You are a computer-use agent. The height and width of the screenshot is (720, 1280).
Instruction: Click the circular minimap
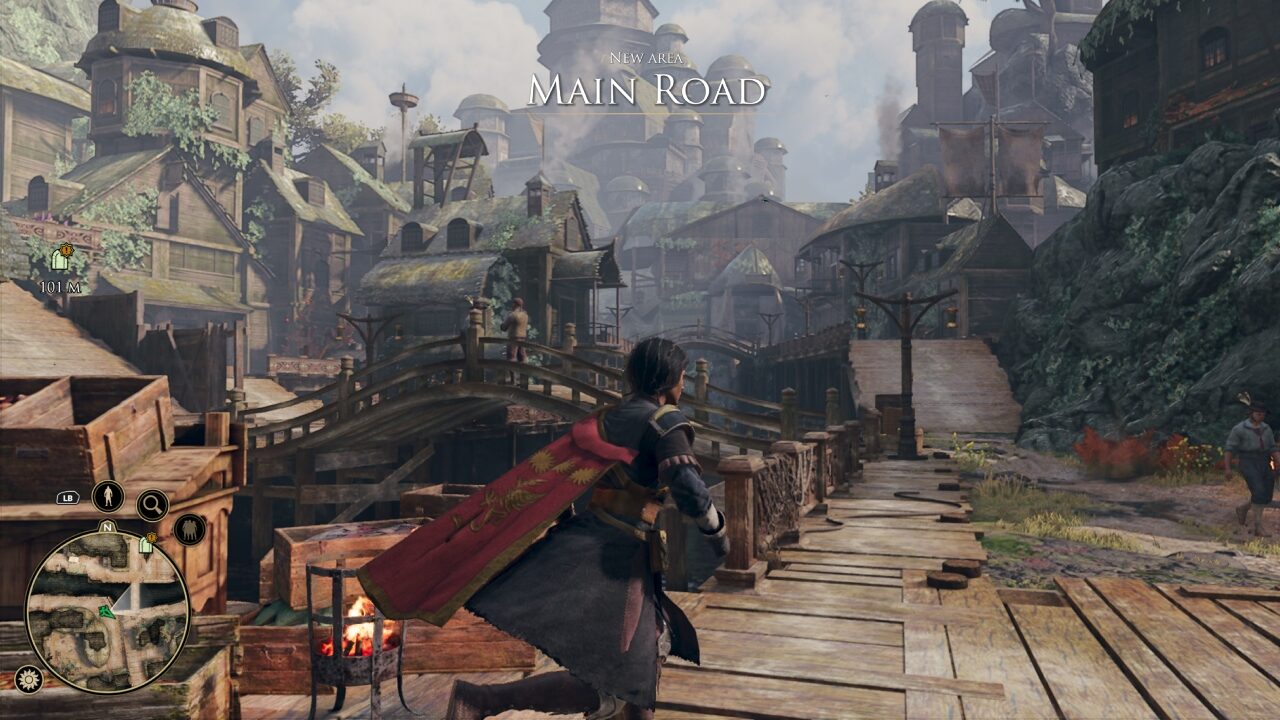107,610
